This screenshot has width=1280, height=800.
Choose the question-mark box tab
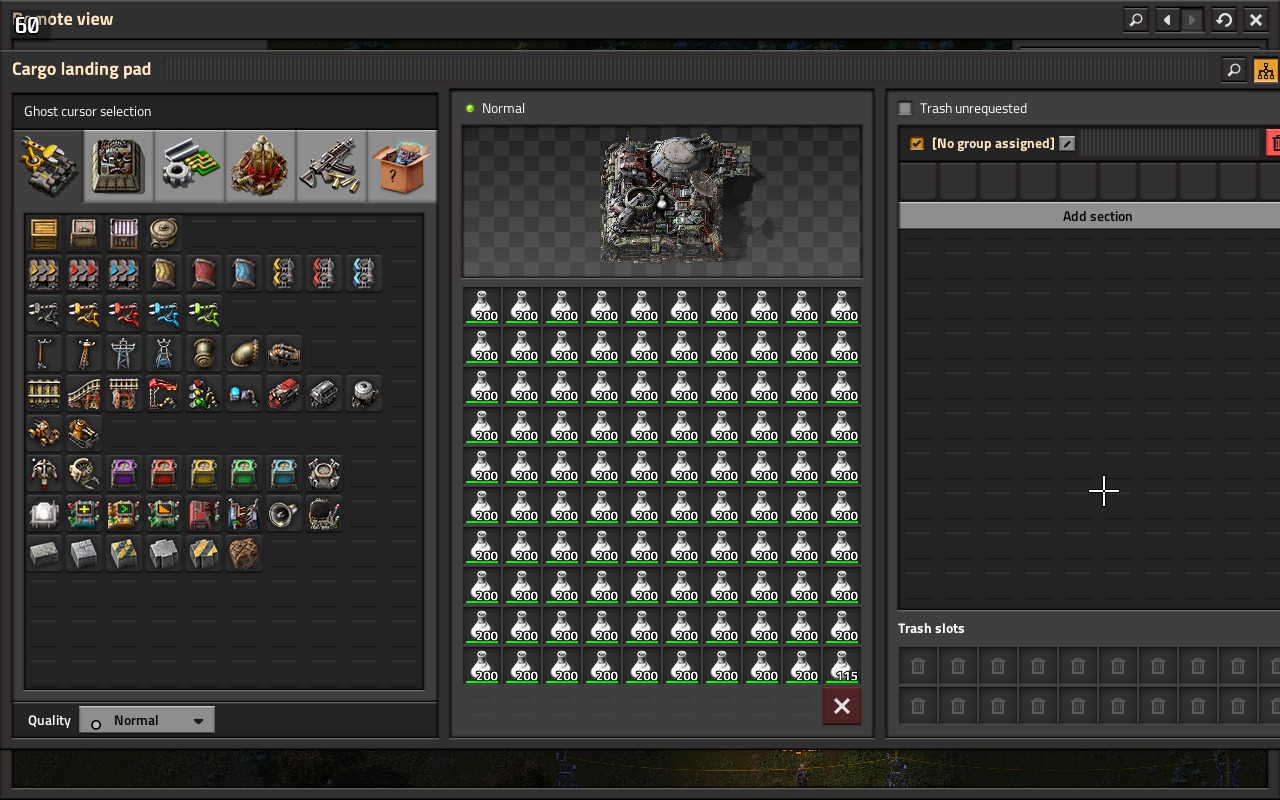point(402,166)
